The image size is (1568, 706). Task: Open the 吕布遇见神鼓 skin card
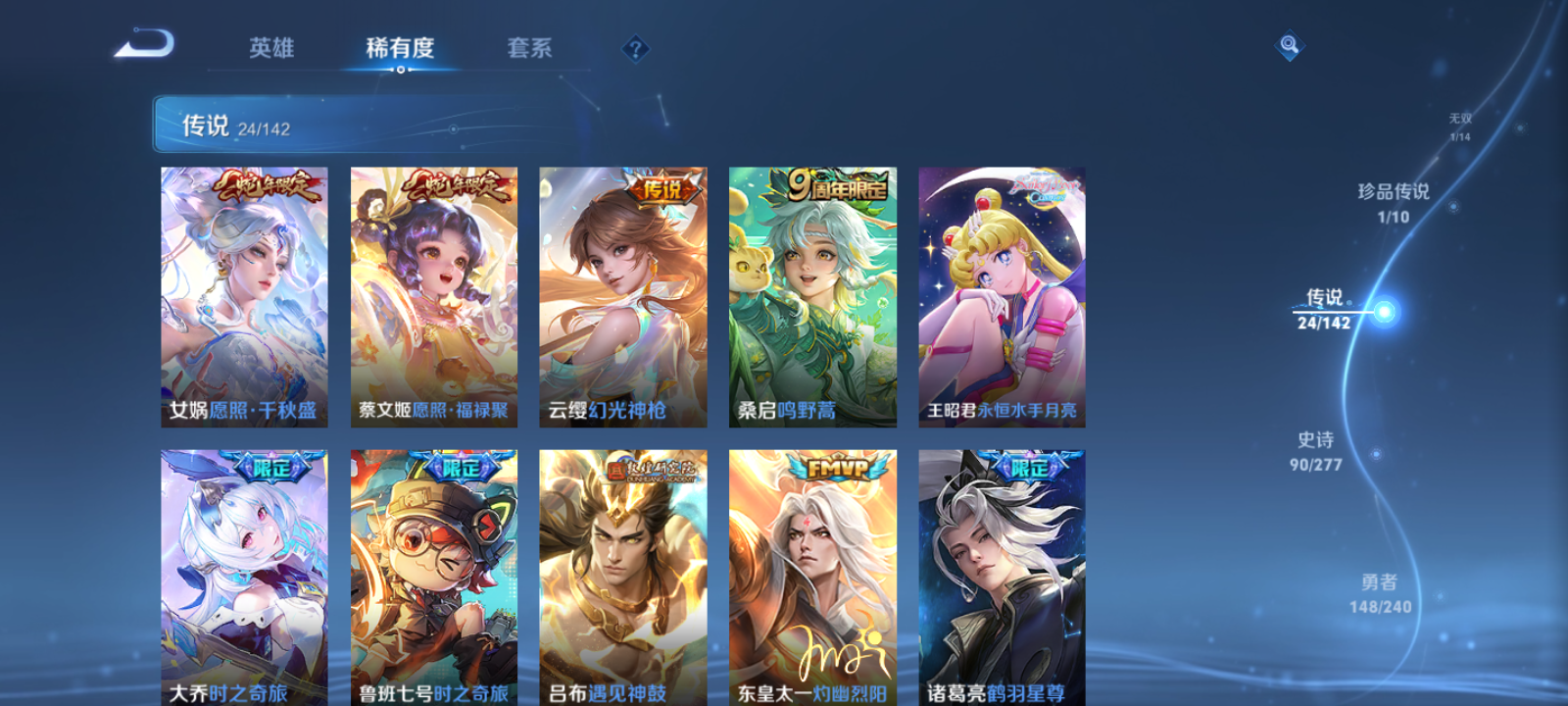pos(623,579)
